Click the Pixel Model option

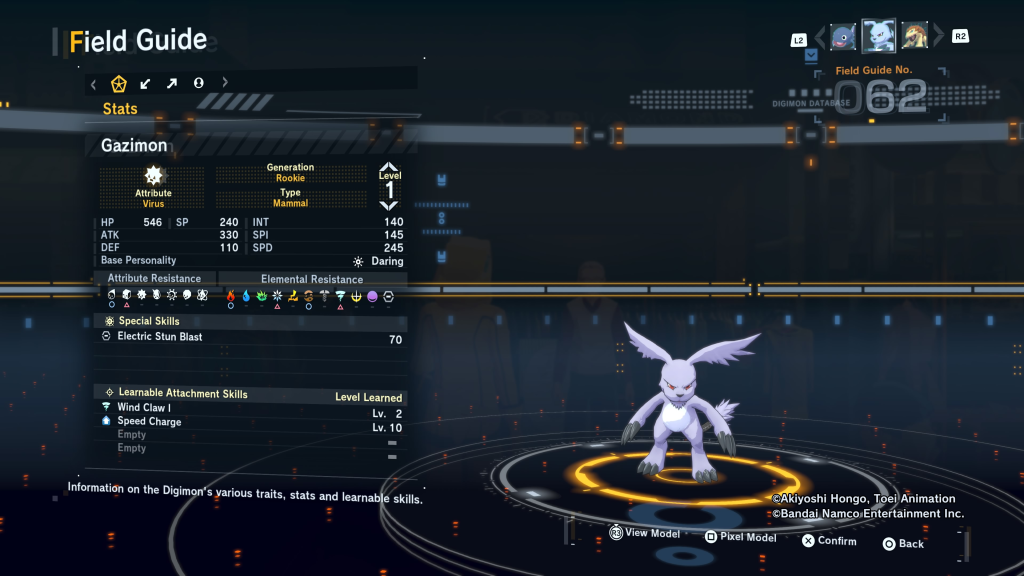pyautogui.click(x=740, y=537)
